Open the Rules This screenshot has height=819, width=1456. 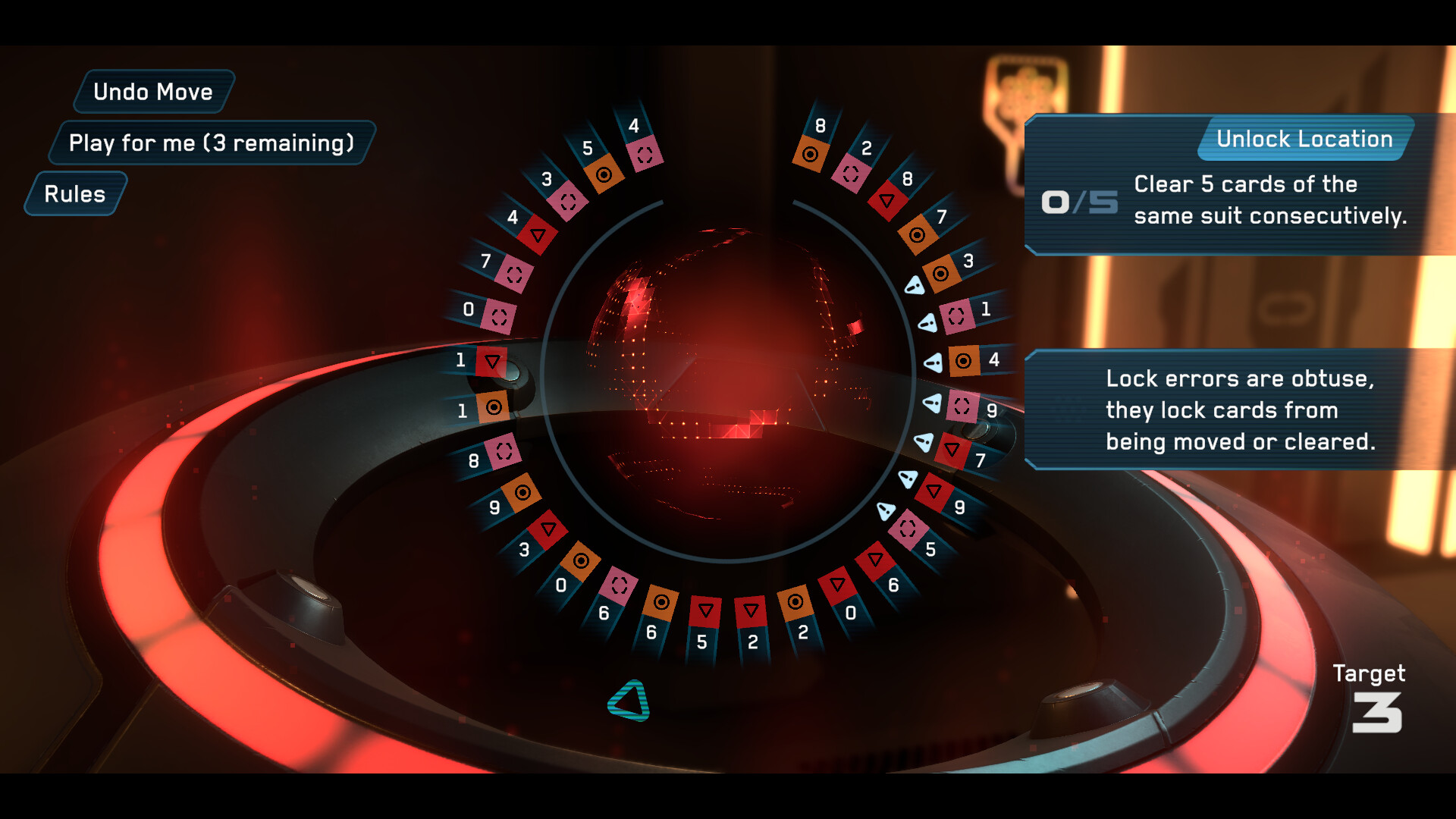74,194
